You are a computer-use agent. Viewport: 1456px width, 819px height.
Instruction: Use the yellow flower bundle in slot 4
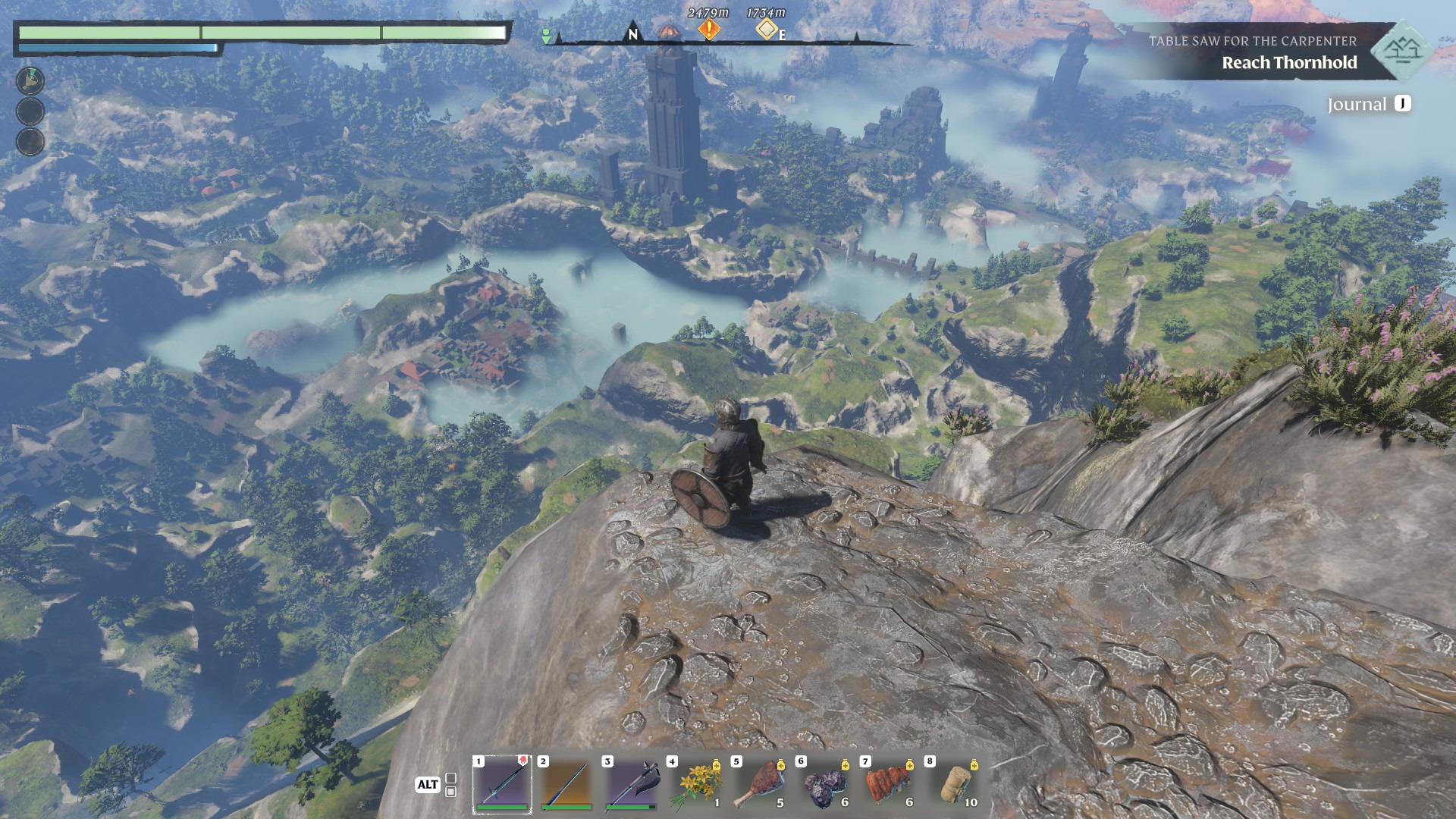(695, 784)
